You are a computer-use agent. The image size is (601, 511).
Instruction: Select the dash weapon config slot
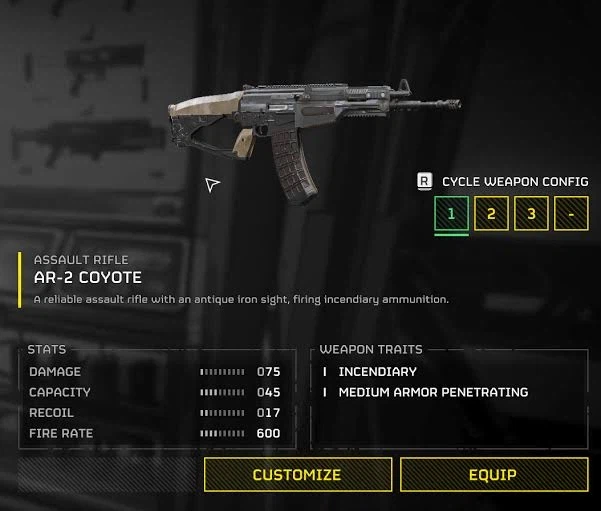pos(571,214)
